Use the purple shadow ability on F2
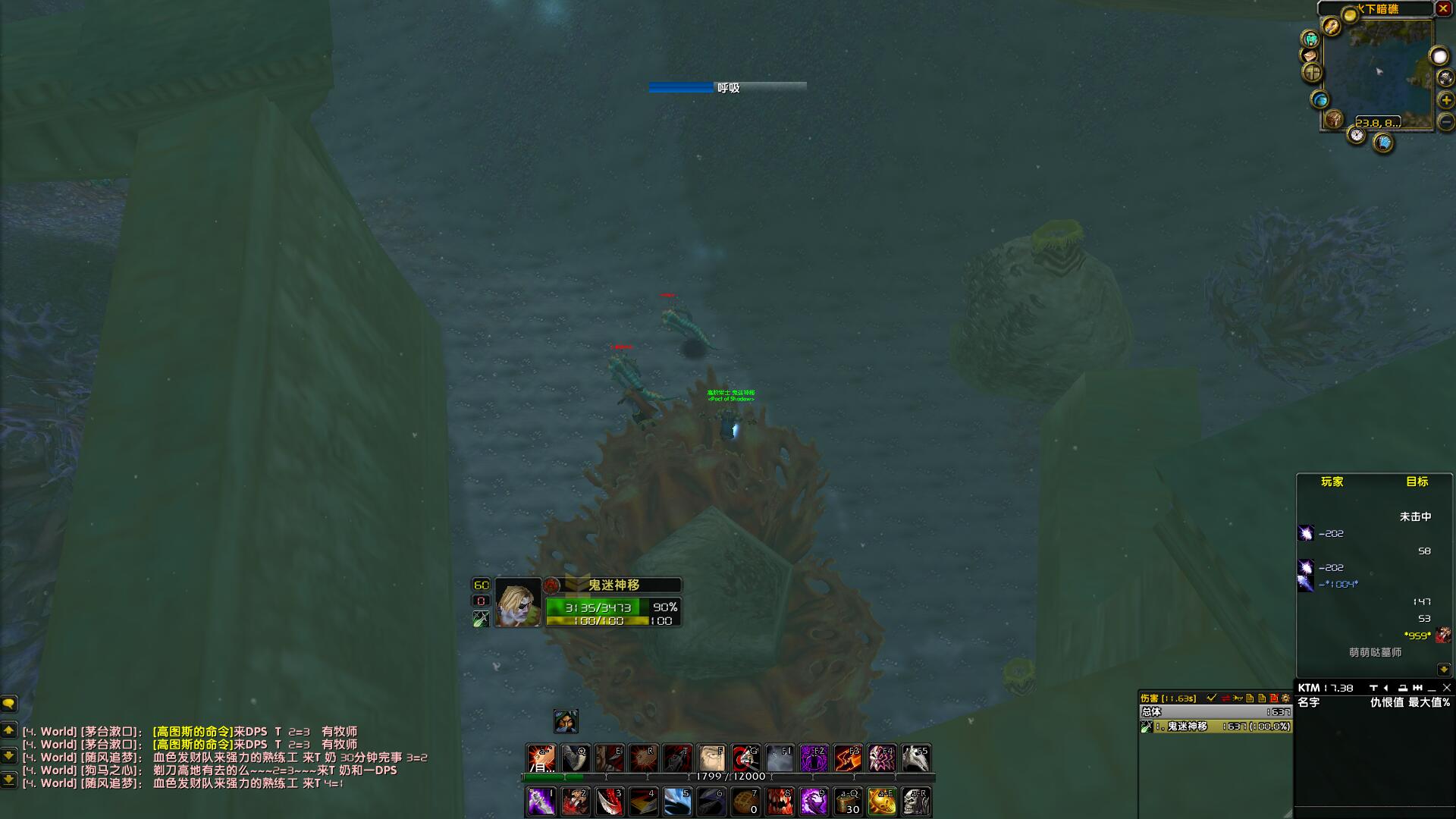 tap(814, 758)
